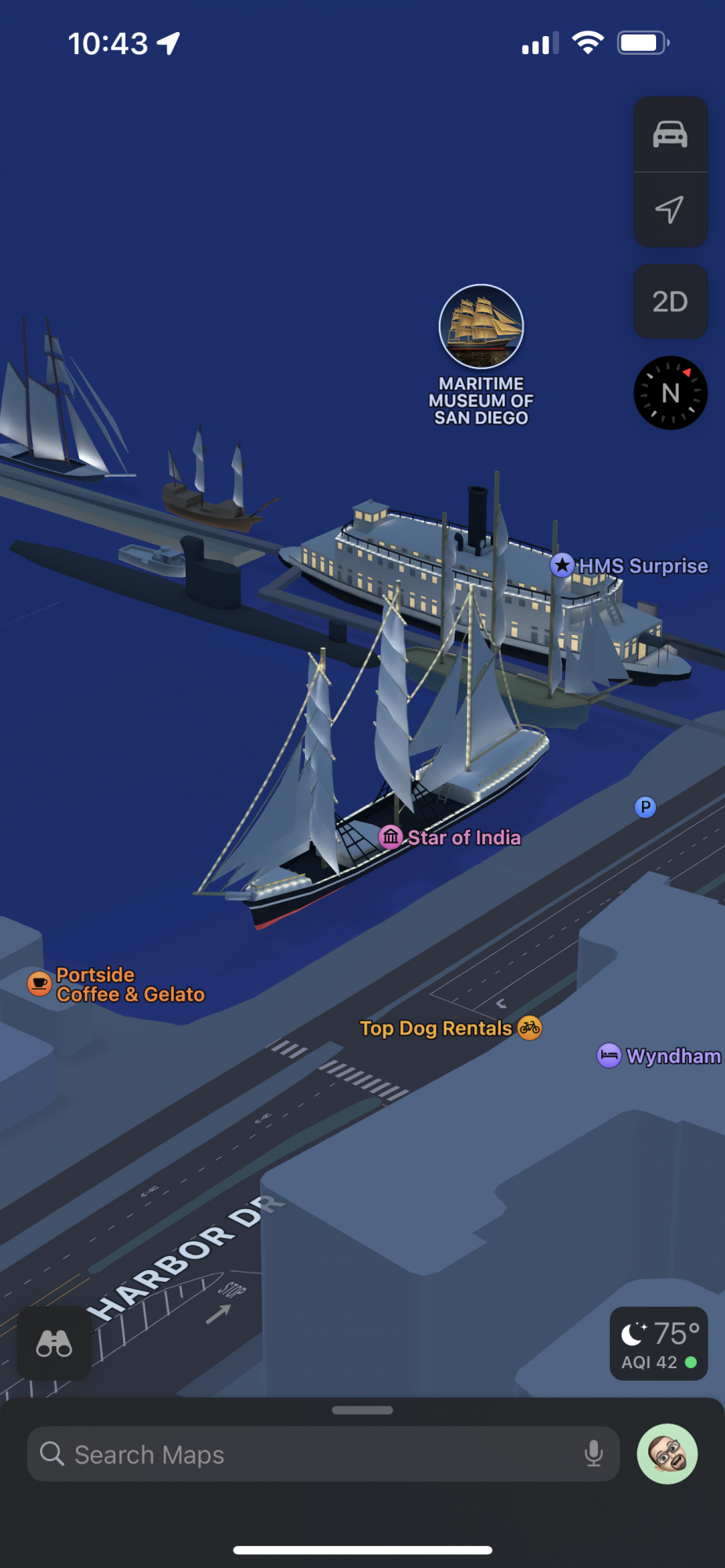Viewport: 725px width, 1568px height.
Task: Open Look Around with the binoculars button
Action: (54, 1343)
